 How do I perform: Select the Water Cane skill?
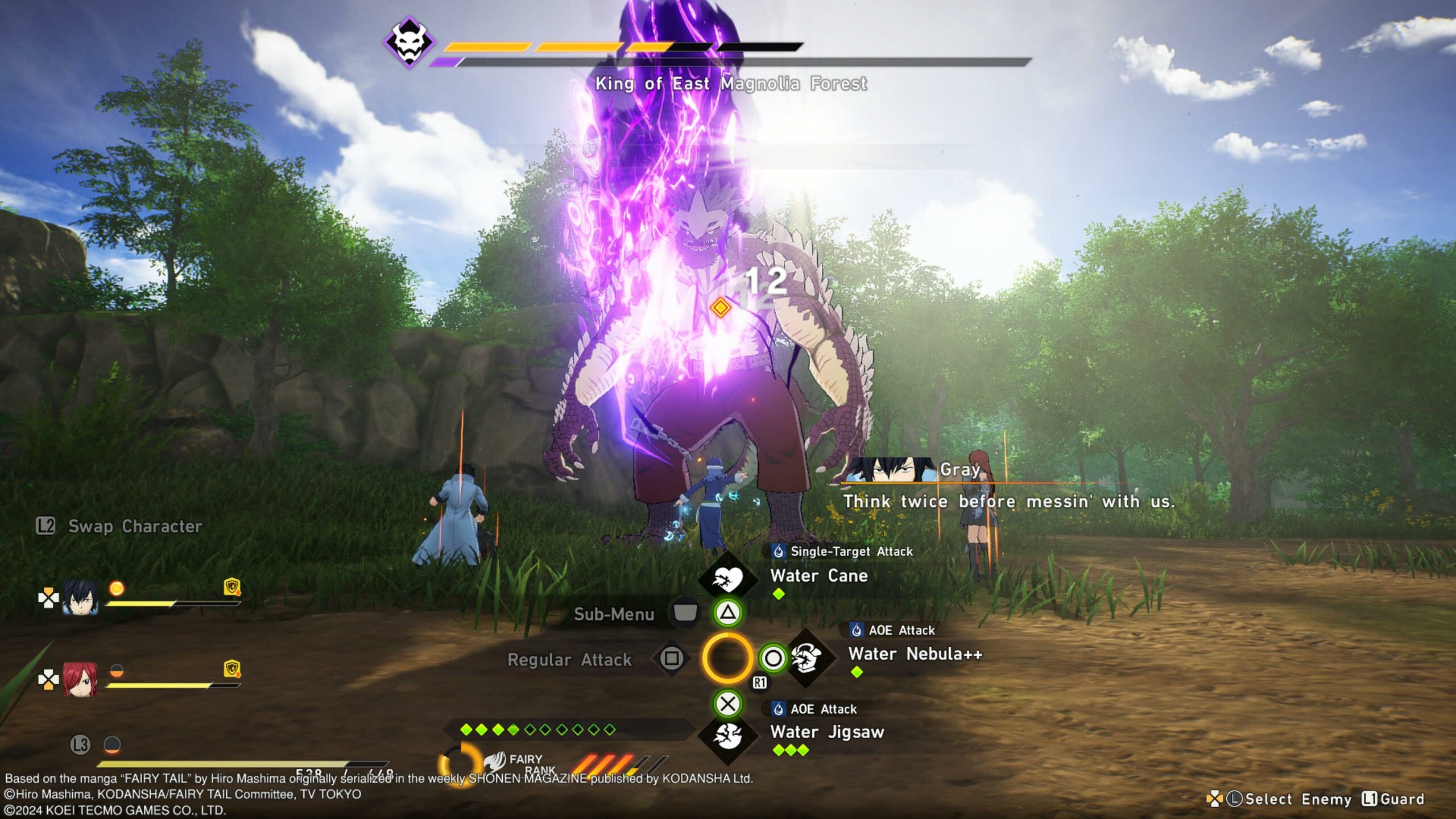(x=818, y=576)
